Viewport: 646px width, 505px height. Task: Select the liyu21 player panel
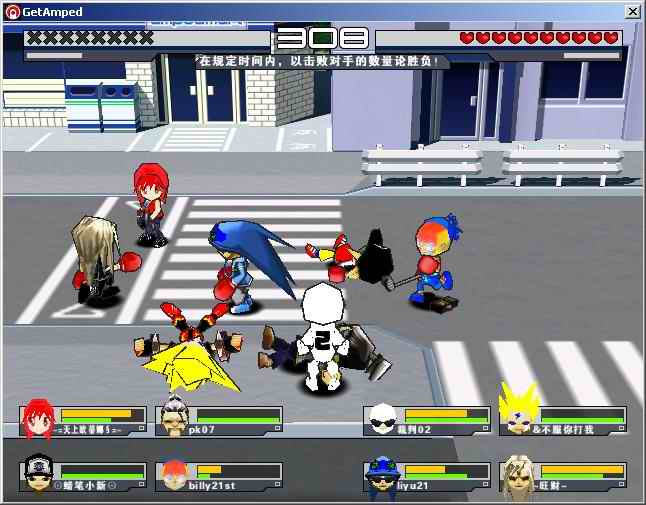pos(425,476)
